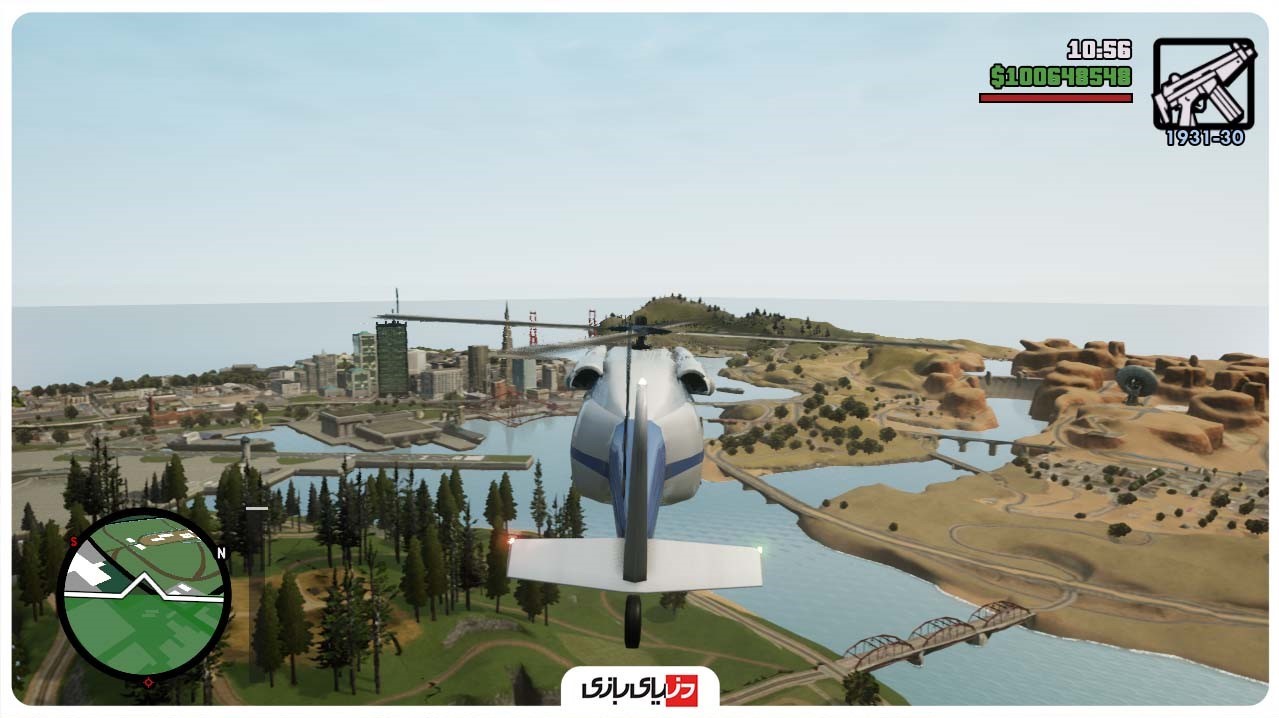Screen dimensions: 1279x718
Task: Select the submachine gun weapon icon
Action: point(1203,84)
